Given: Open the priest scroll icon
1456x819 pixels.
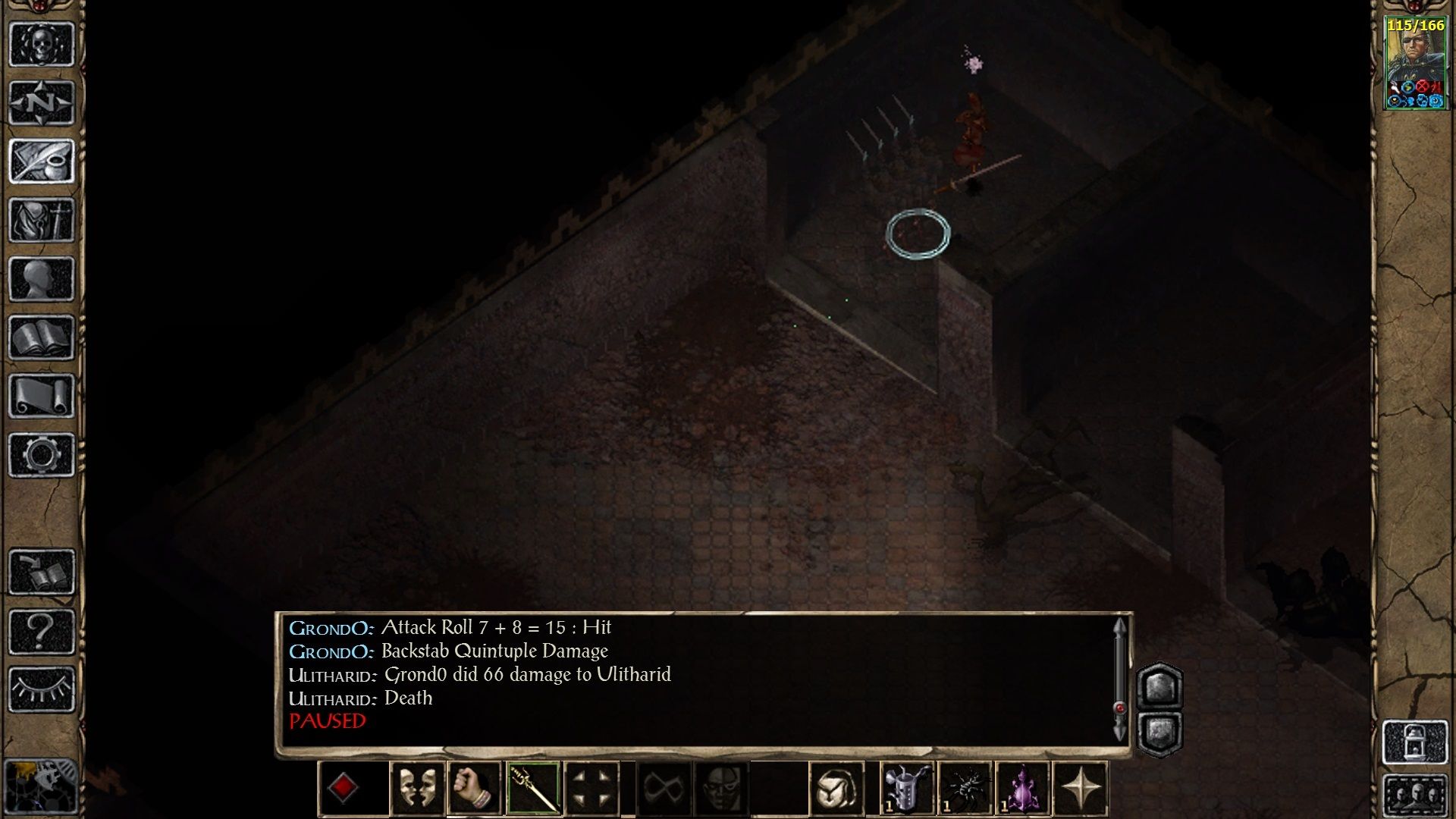Looking at the screenshot, I should 42,394.
